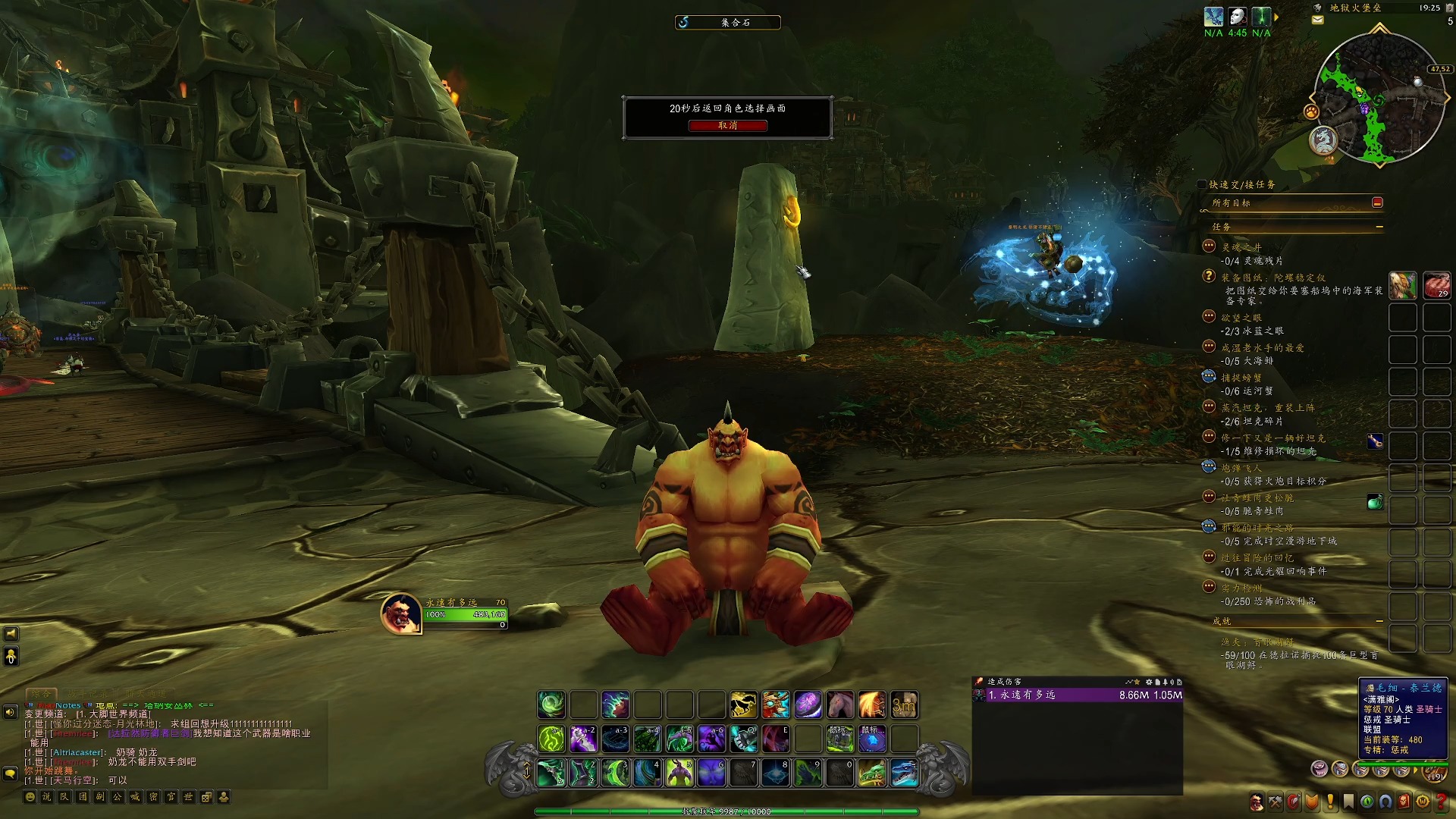Image resolution: width=1456 pixels, height=819 pixels.
Task: Activate the Metamorphosis demon ability on slot 5
Action: (x=679, y=773)
